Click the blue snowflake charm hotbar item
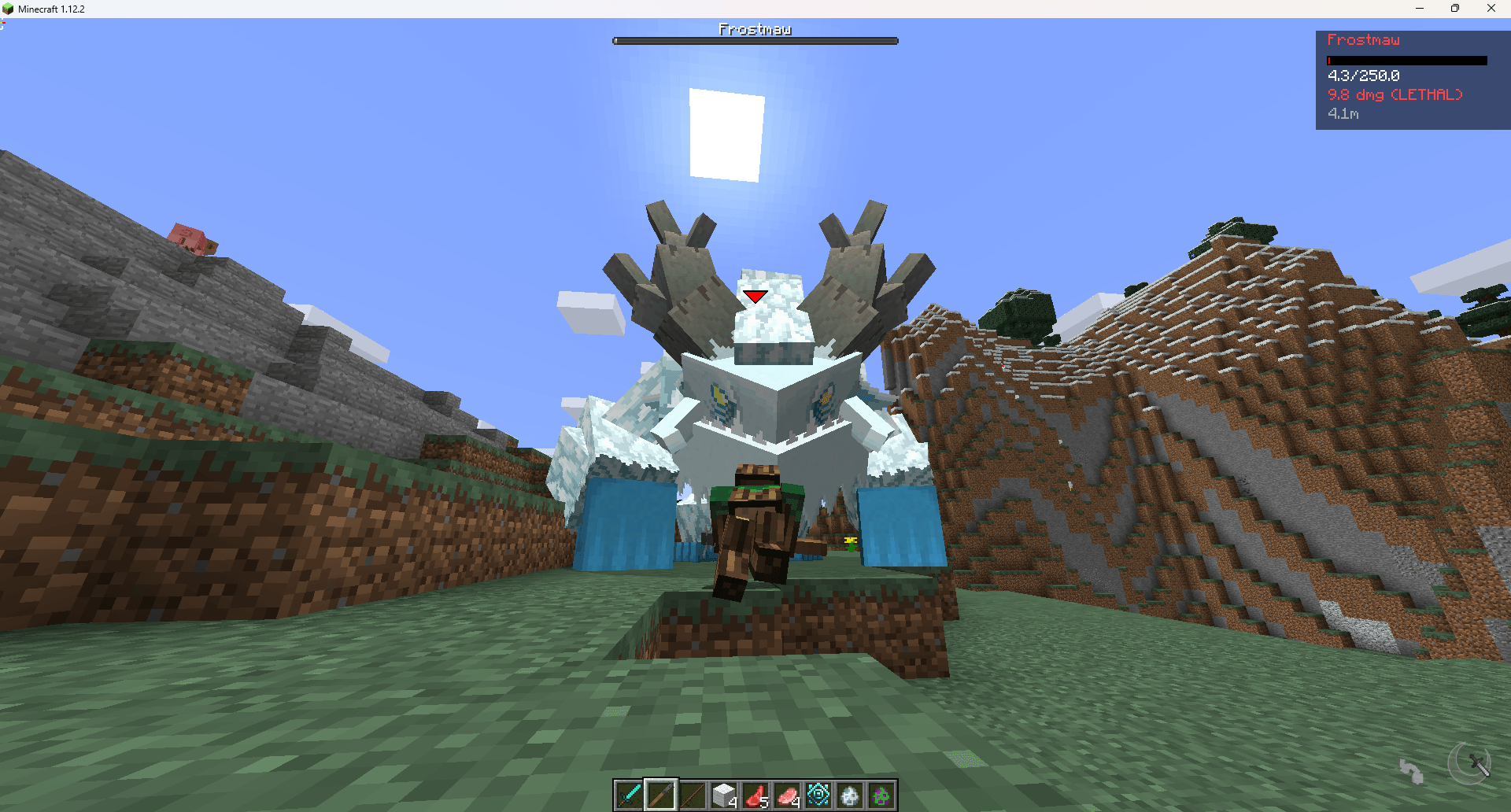Image resolution: width=1511 pixels, height=812 pixels. click(820, 795)
